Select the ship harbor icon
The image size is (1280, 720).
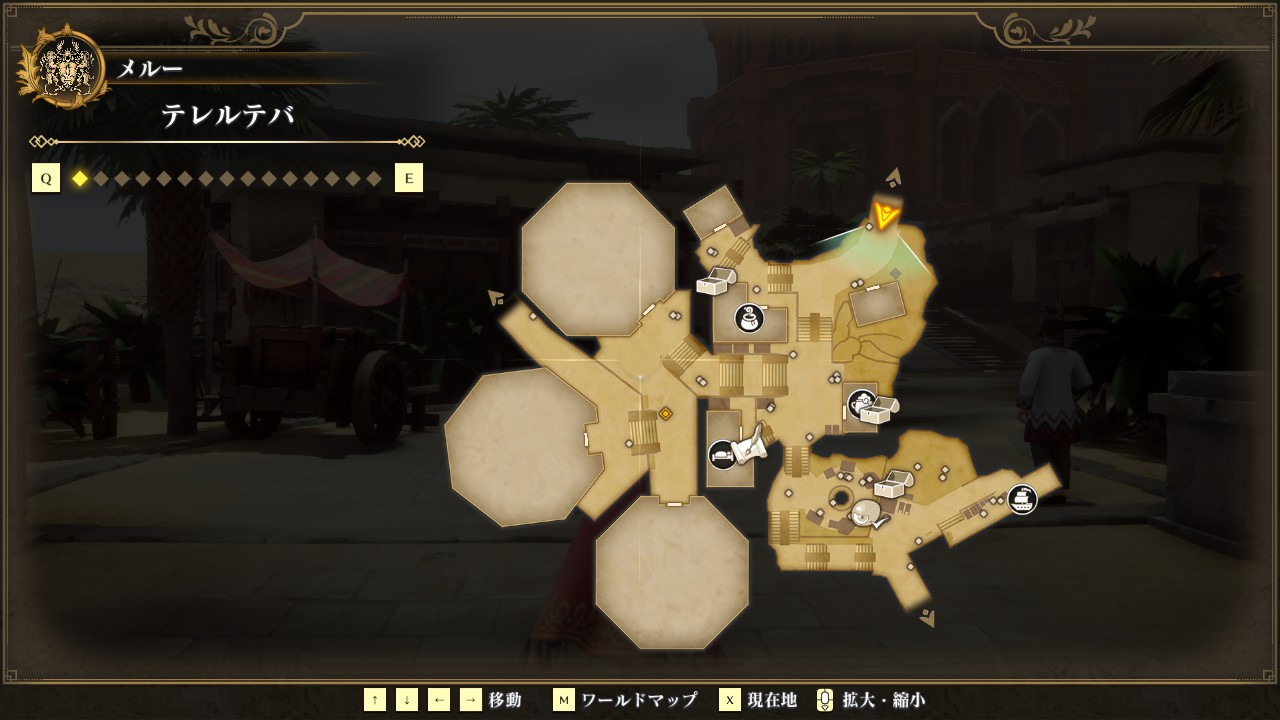(x=1022, y=498)
